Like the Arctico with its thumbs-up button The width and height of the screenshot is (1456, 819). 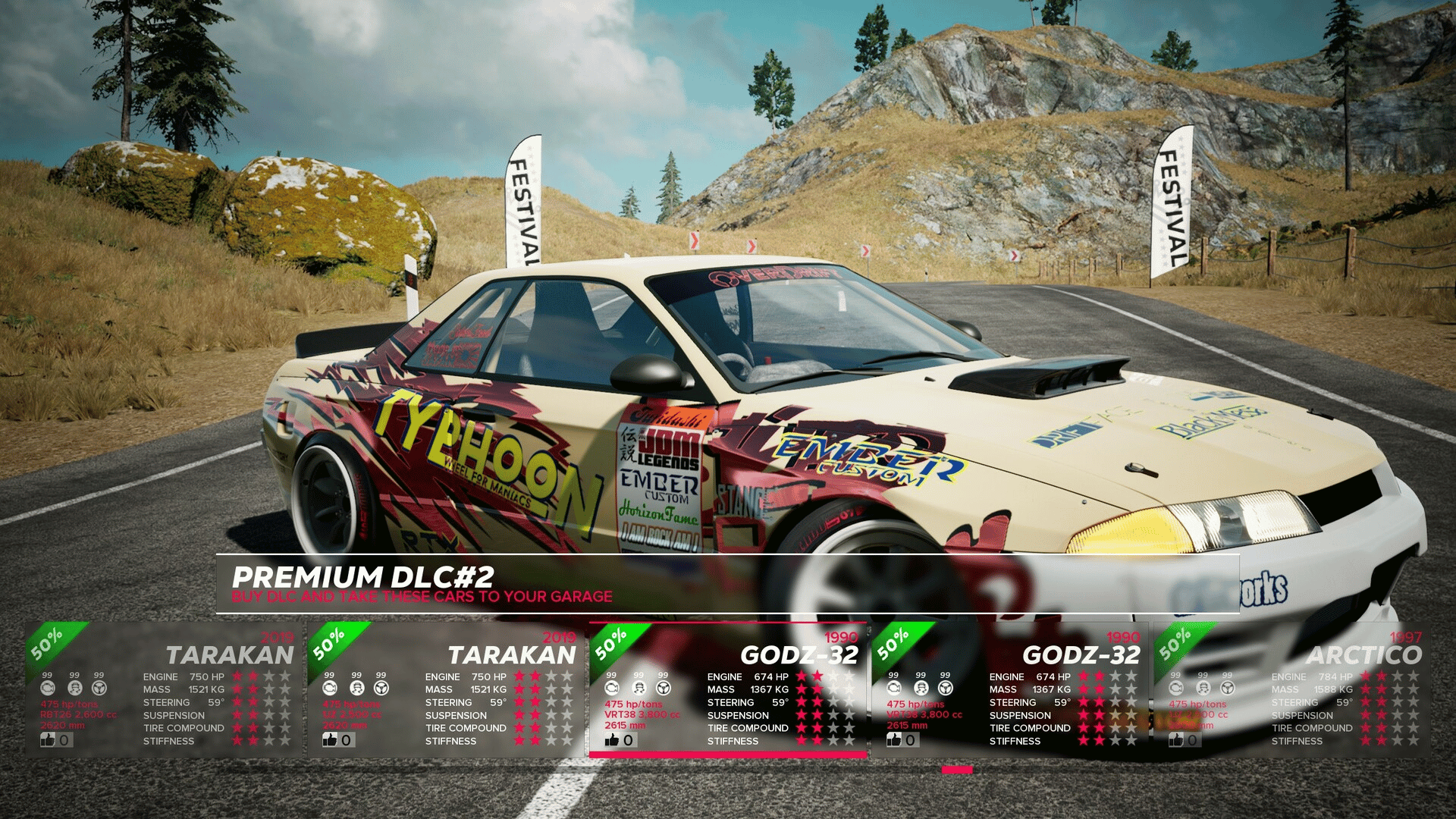click(x=1177, y=740)
